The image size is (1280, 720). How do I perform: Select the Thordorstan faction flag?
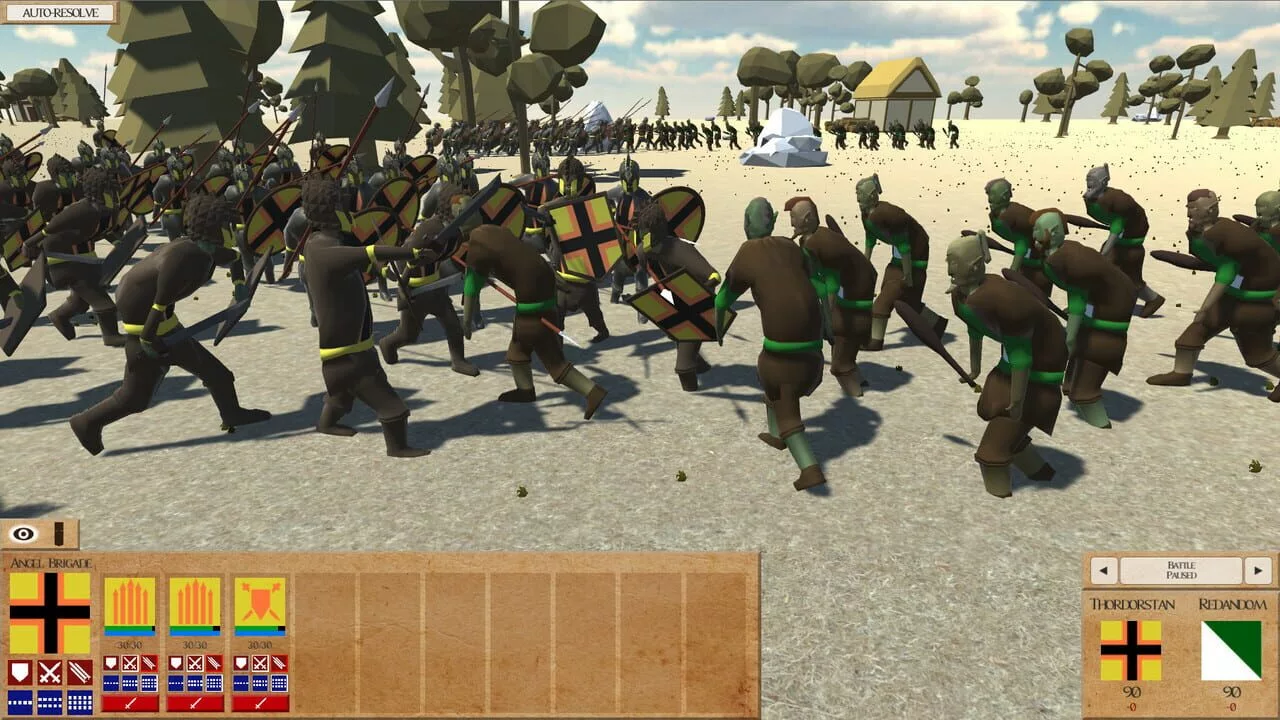1131,649
